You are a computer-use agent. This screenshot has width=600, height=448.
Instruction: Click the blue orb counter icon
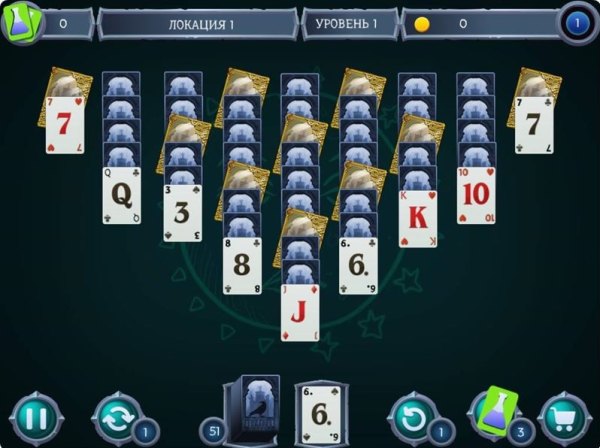575,22
